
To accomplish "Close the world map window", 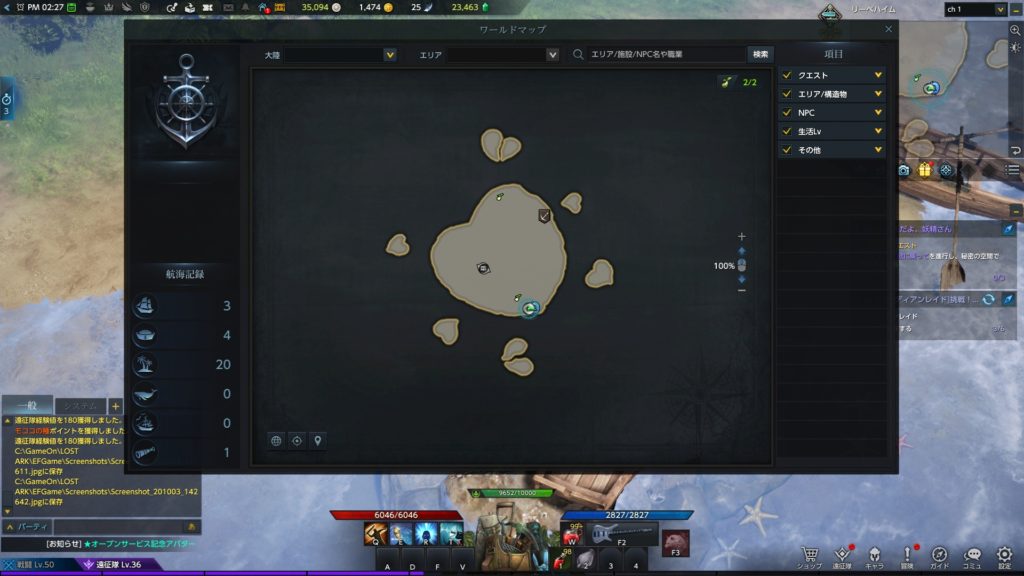I will pos(888,29).
